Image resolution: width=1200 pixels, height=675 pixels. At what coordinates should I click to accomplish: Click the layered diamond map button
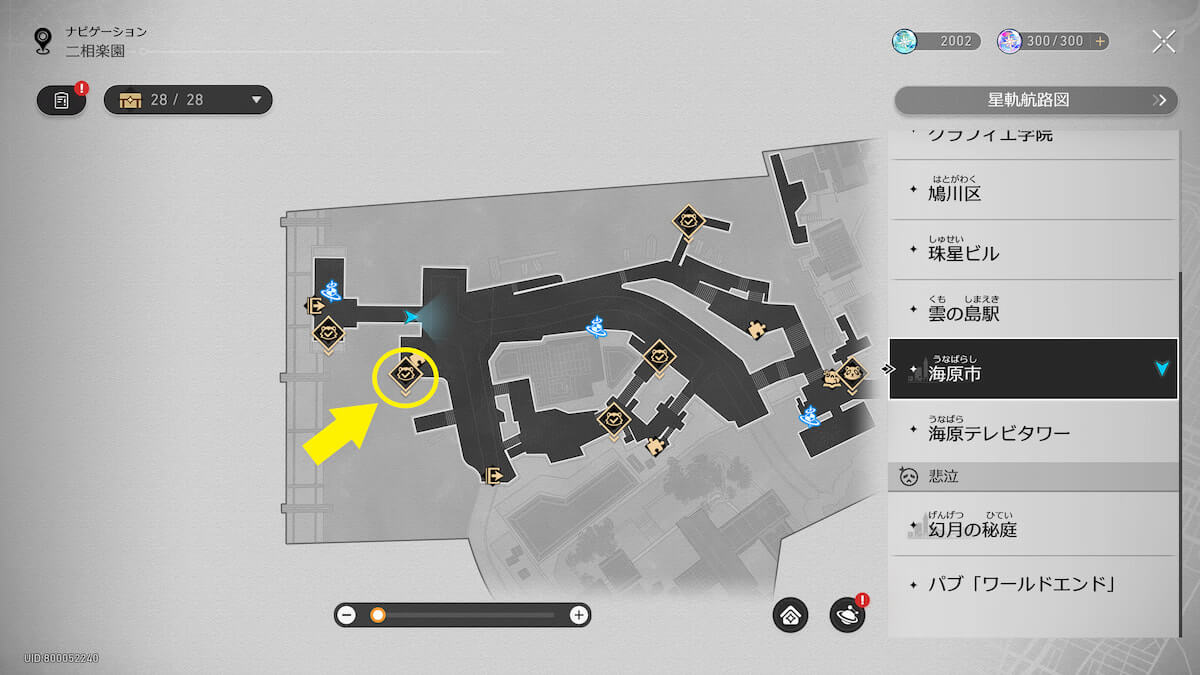pos(790,615)
